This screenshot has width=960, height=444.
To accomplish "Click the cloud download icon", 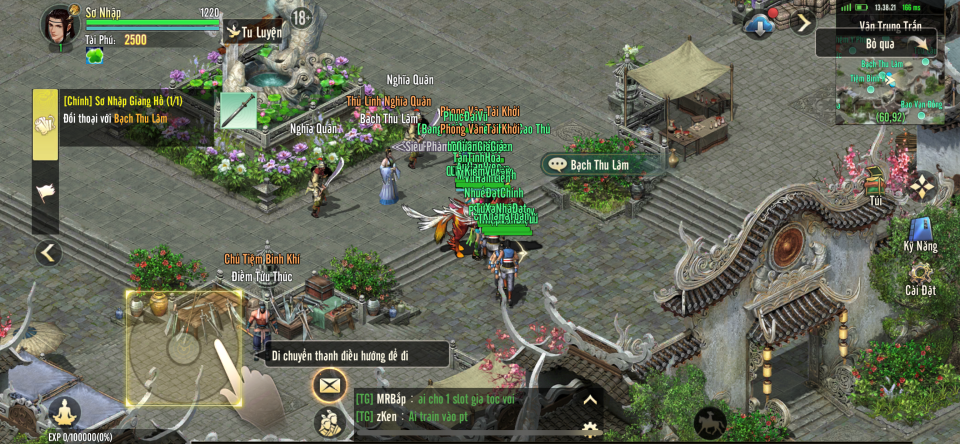I will (759, 25).
